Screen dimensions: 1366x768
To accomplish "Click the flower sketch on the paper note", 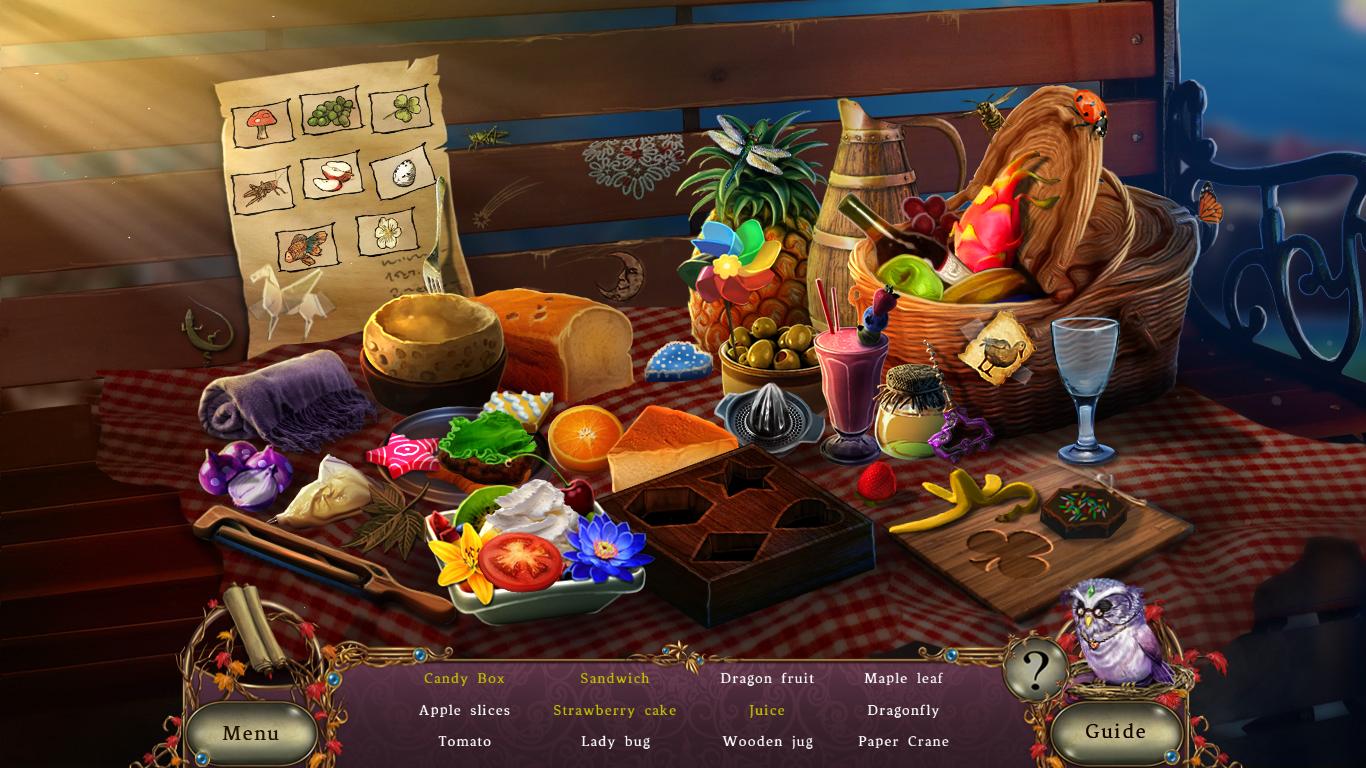I will [x=387, y=236].
